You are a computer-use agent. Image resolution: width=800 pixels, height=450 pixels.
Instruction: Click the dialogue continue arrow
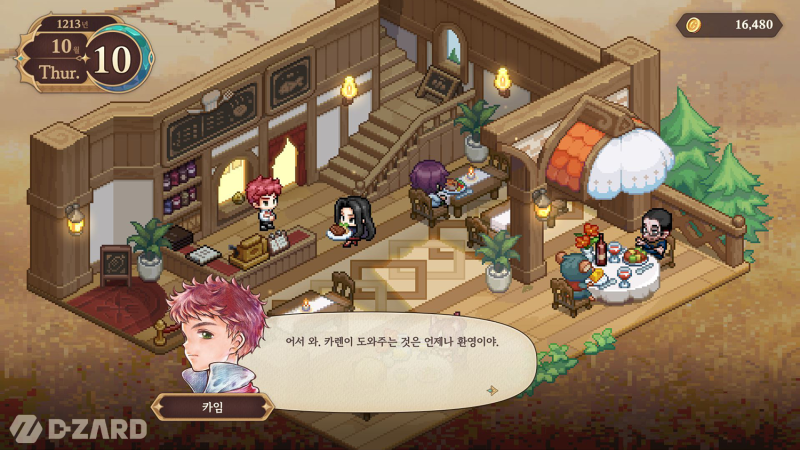(x=491, y=390)
